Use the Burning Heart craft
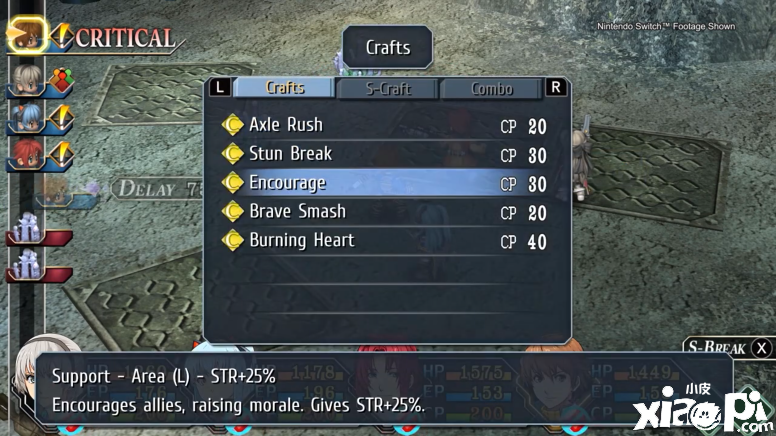Image resolution: width=776 pixels, height=436 pixels. pyautogui.click(x=301, y=241)
